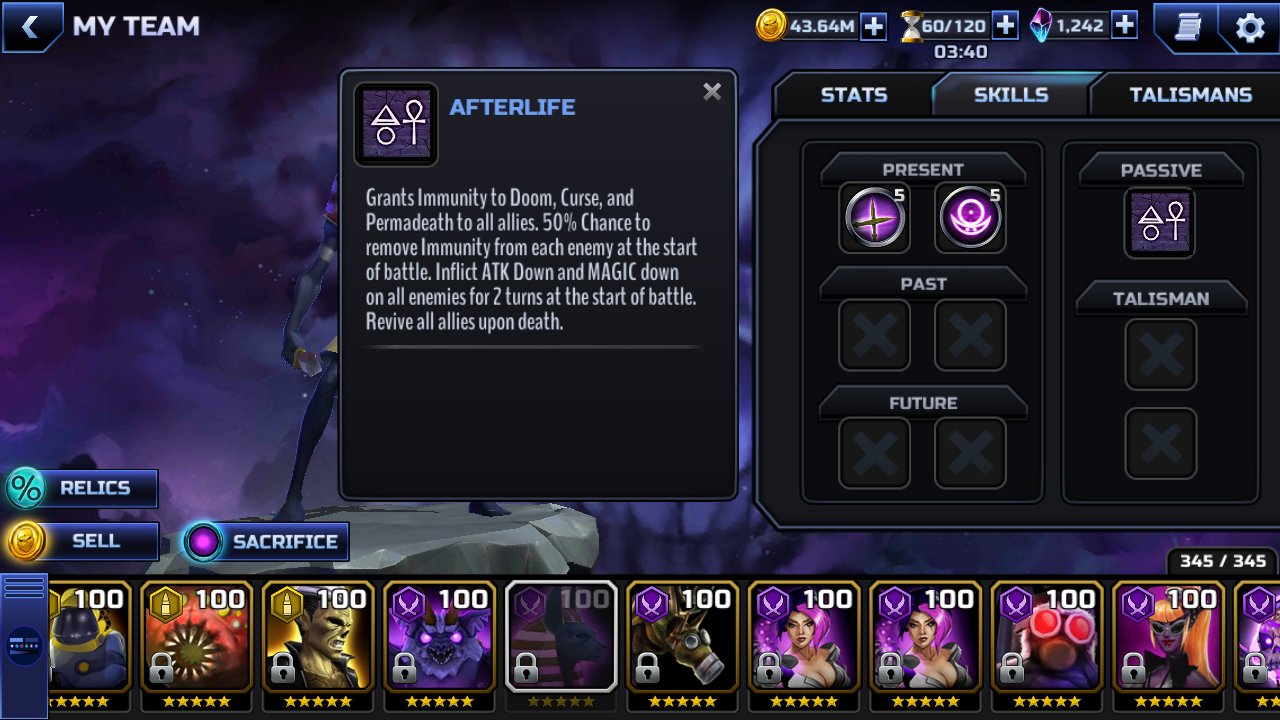Select the Skills tab

tap(1010, 95)
